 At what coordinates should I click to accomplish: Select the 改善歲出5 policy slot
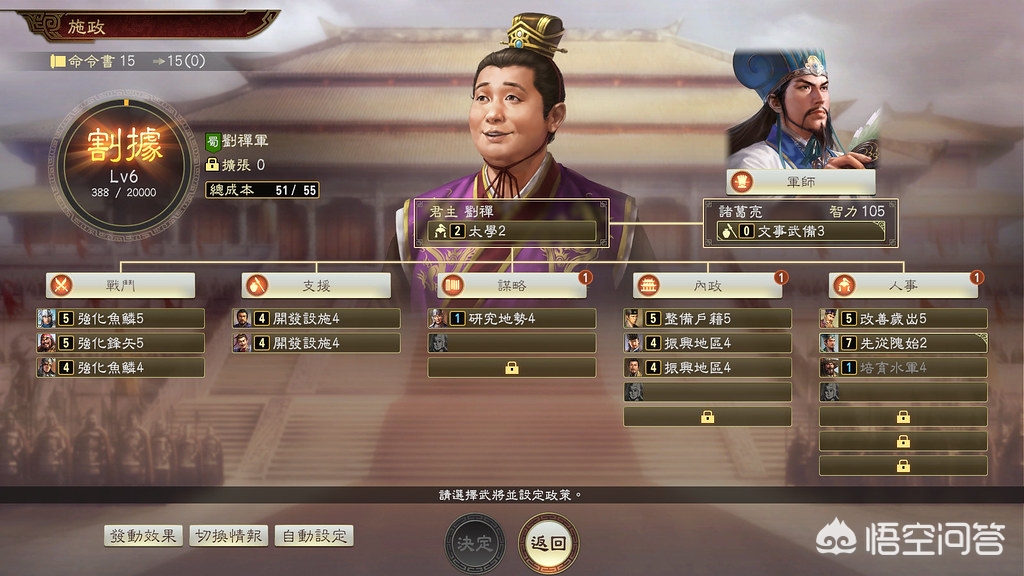pos(903,319)
